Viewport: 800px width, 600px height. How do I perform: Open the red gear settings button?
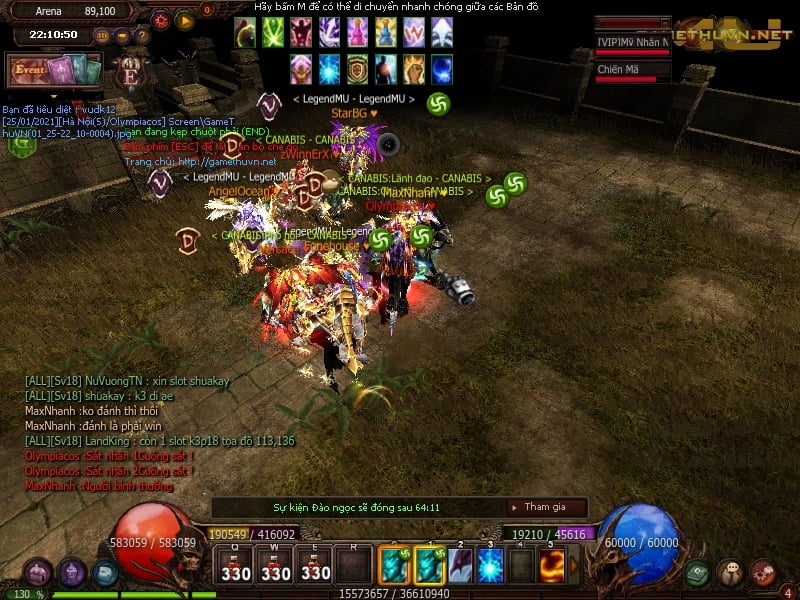(x=162, y=19)
